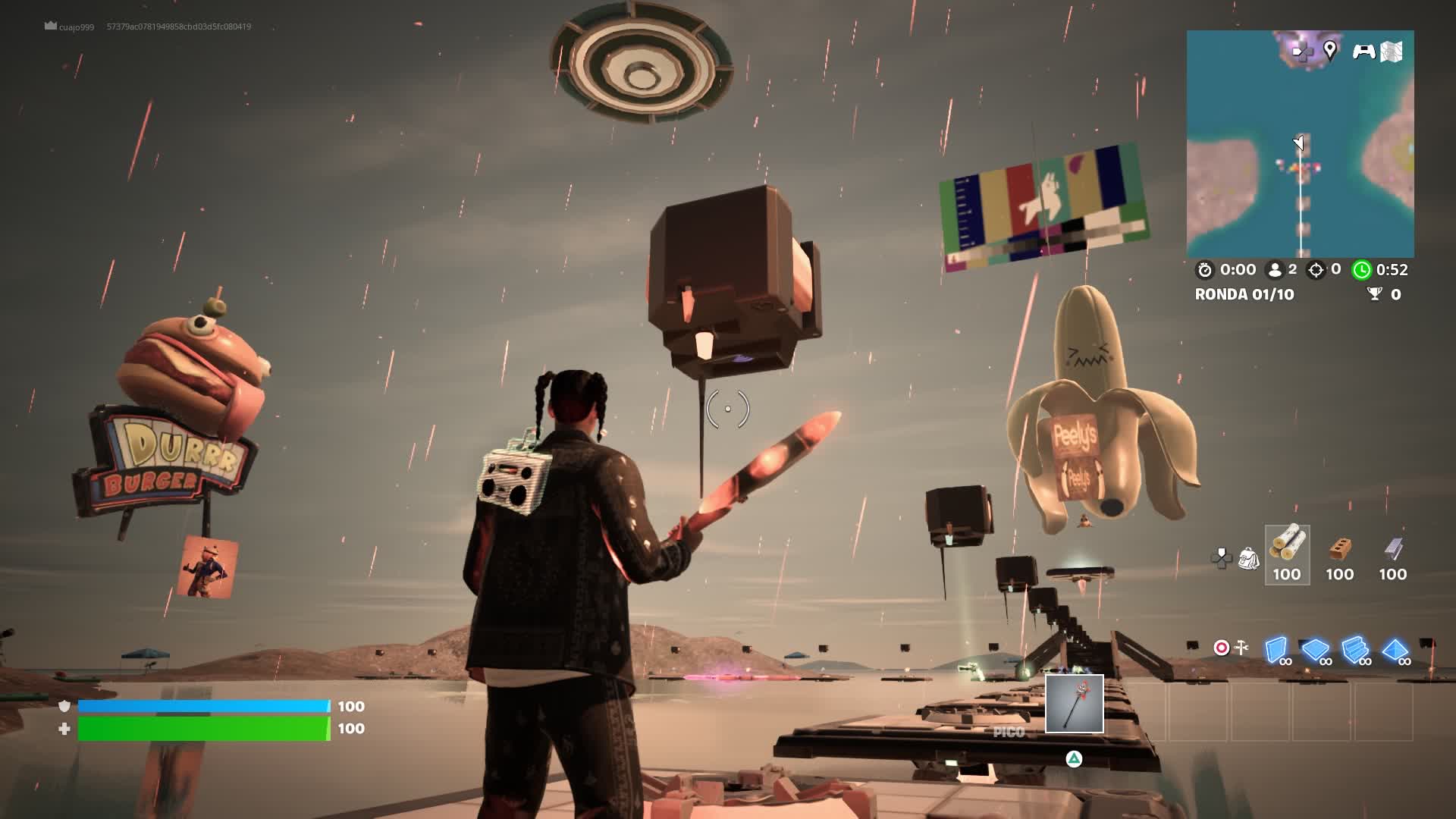Choose the brick material
Screen dimensions: 1456x819
(x=1340, y=554)
